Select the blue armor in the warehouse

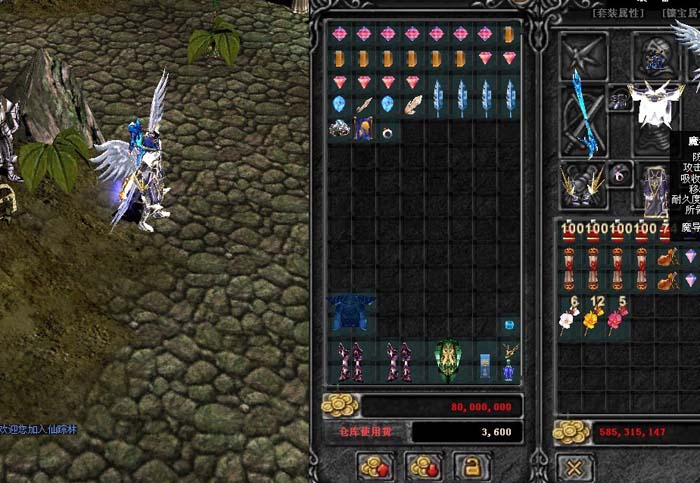tap(351, 314)
